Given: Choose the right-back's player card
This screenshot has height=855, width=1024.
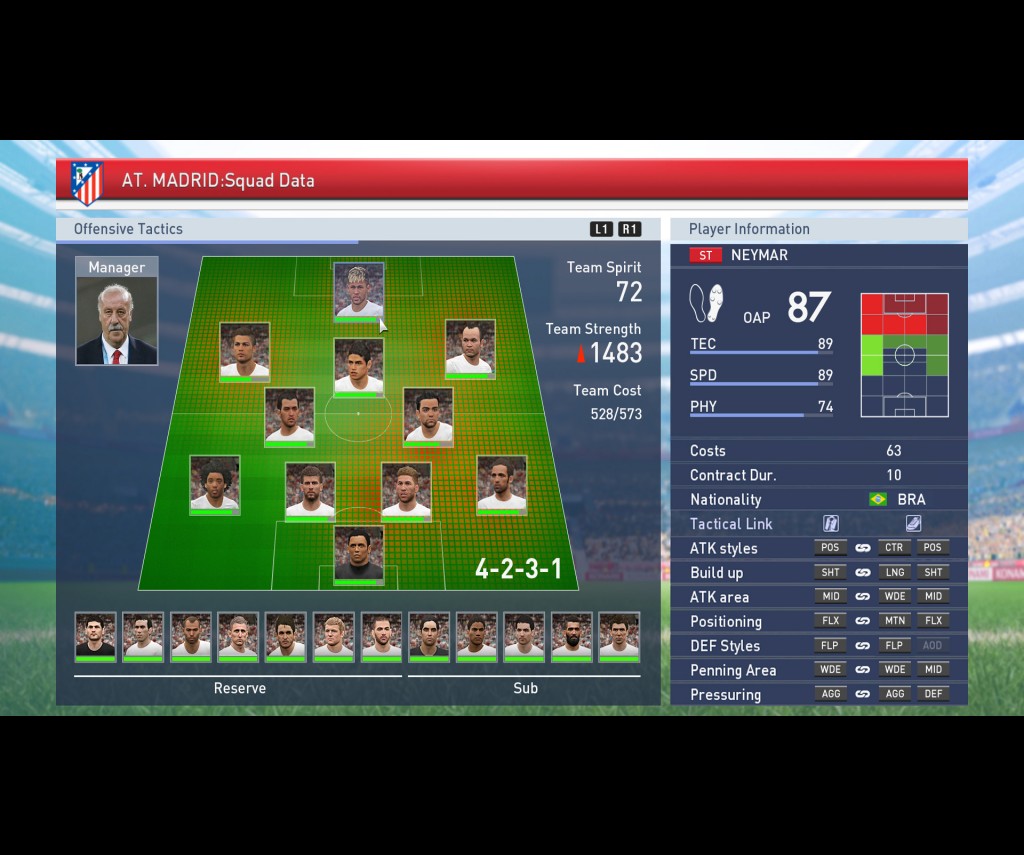Looking at the screenshot, I should [x=501, y=485].
